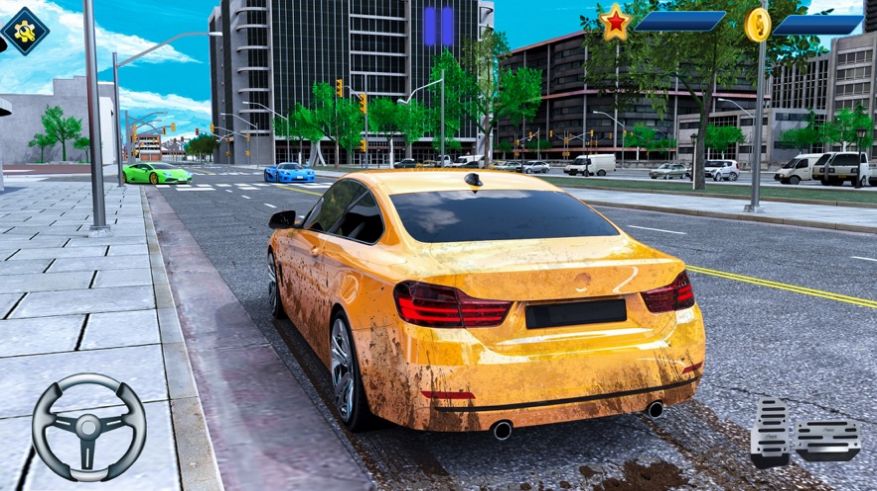Click the red star icon
Screen dimensions: 877x491
click(x=615, y=22)
